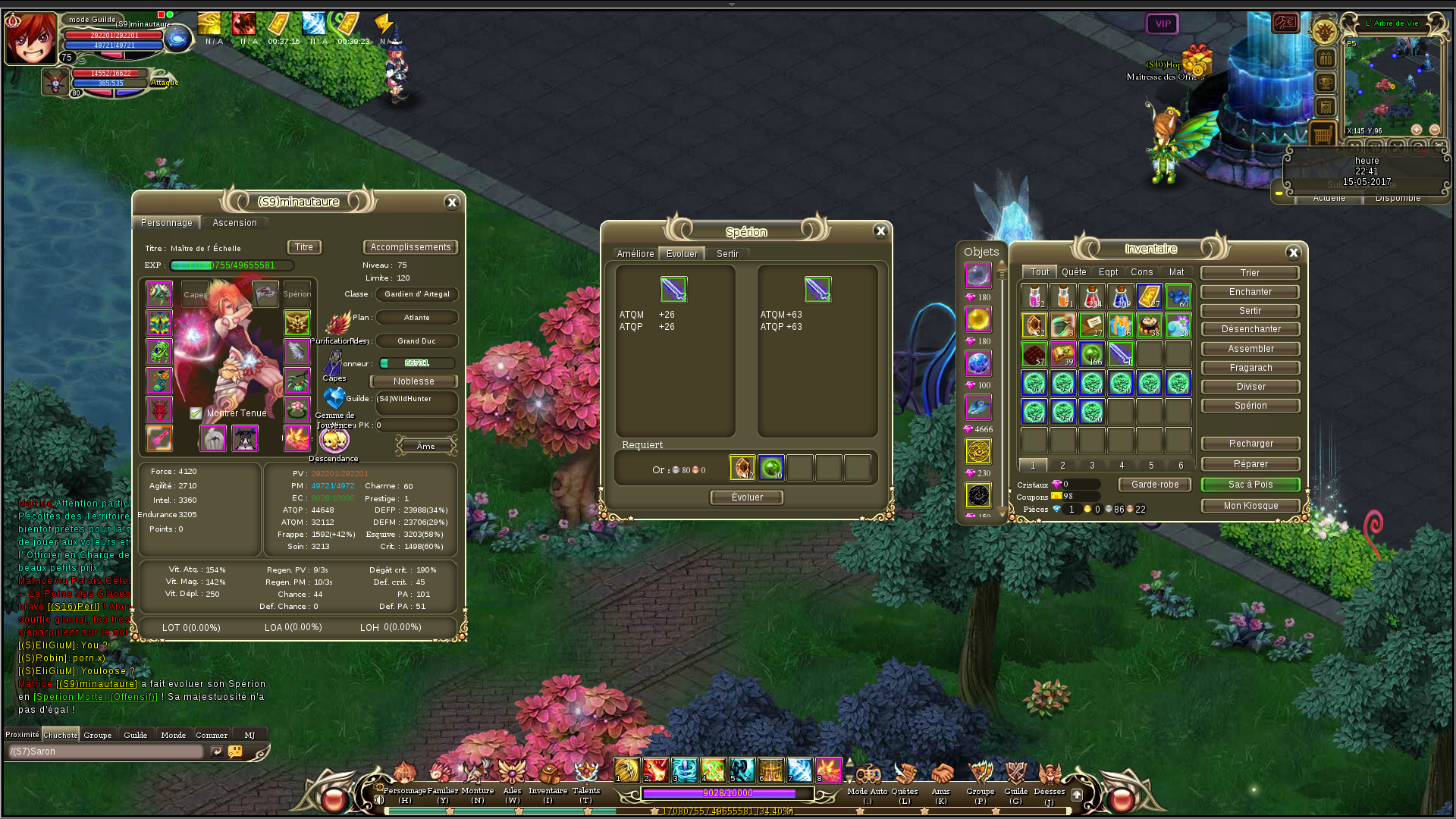Viewport: 1456px width, 819px height.
Task: Select the Sertir tab in Spérion
Action: 727,254
